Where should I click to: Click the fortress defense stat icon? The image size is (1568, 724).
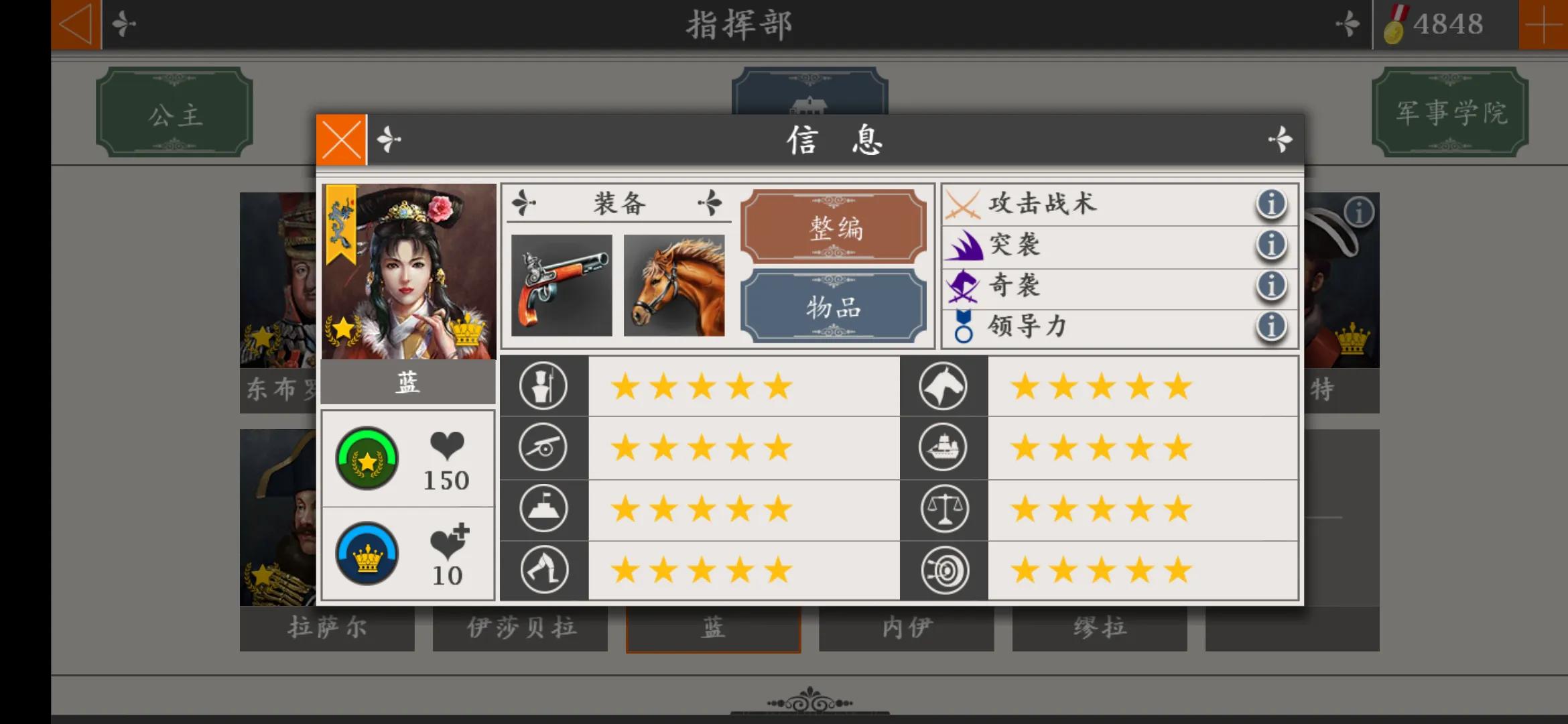pos(543,507)
